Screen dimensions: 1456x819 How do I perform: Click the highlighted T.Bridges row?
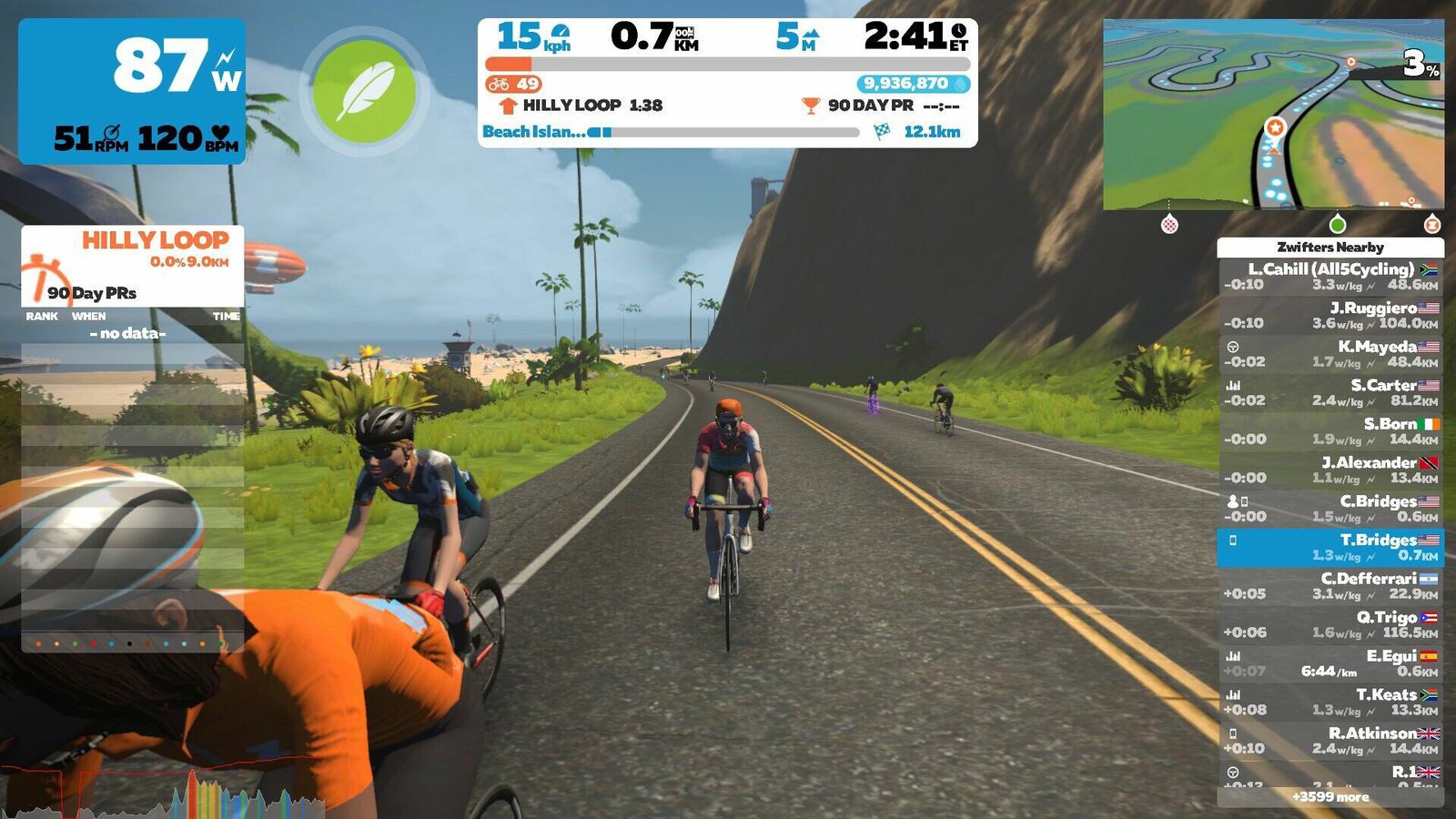tap(1330, 547)
